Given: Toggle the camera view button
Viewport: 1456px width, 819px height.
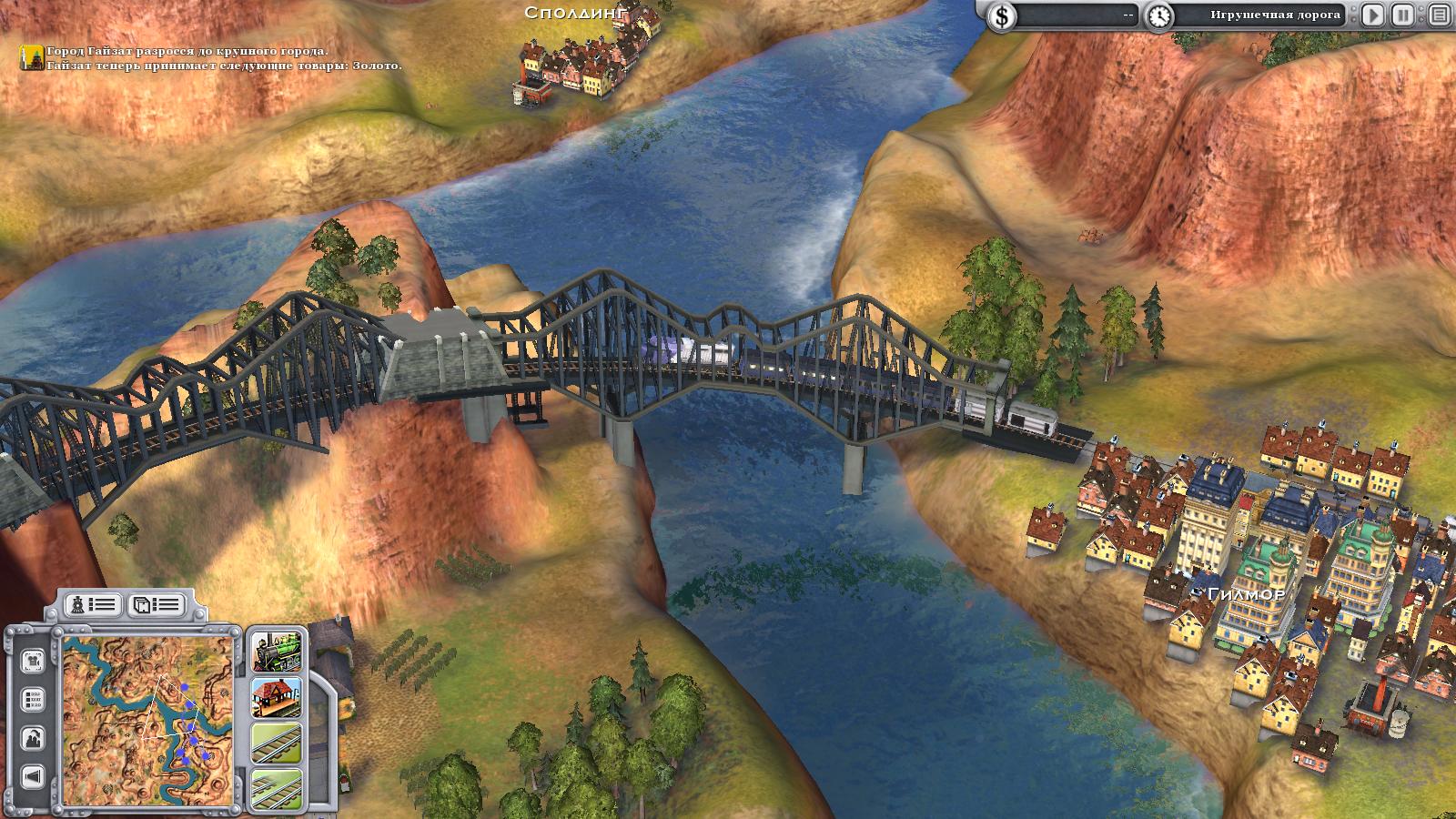Looking at the screenshot, I should (x=32, y=658).
